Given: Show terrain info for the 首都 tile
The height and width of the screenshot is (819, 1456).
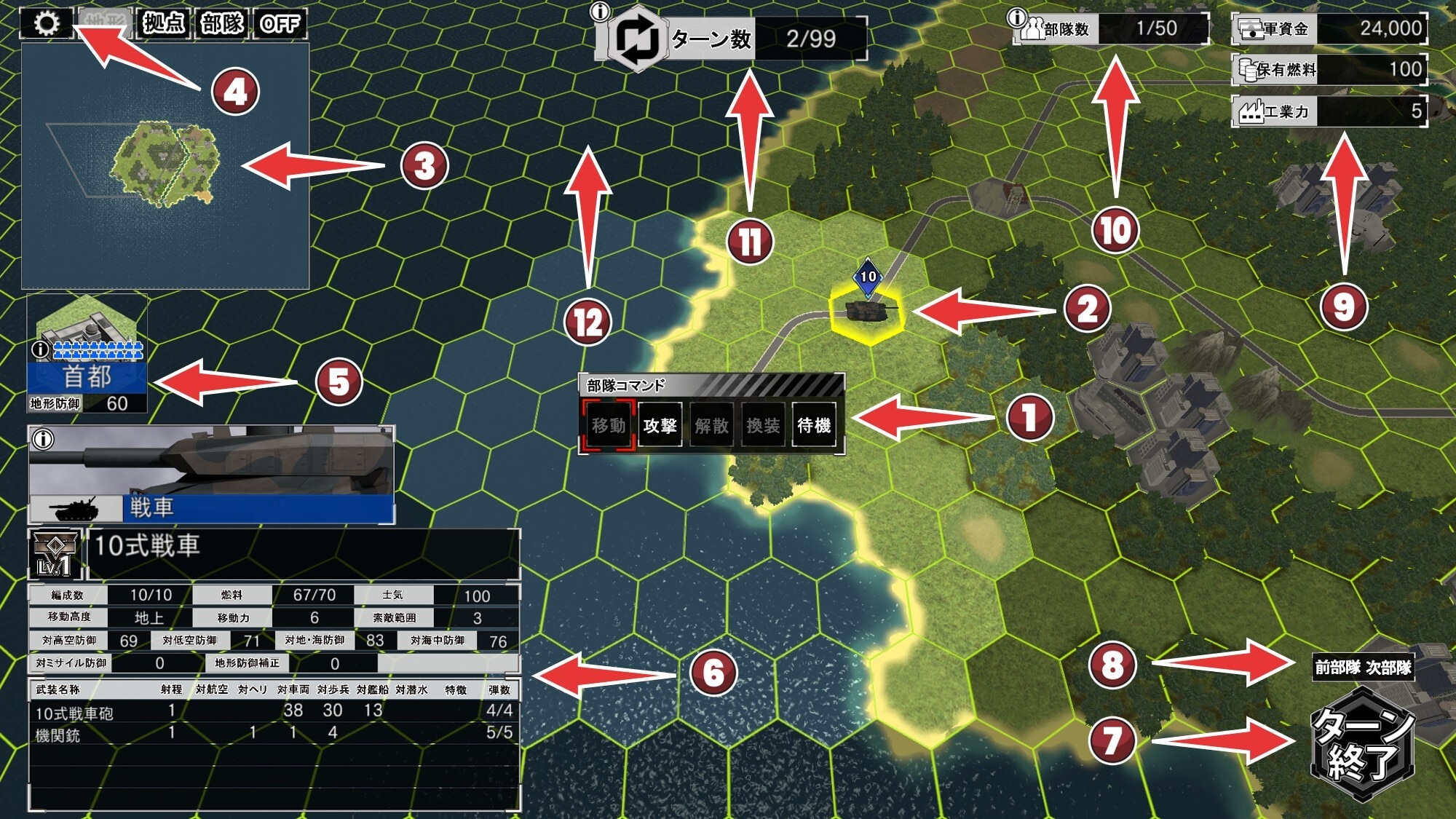Looking at the screenshot, I should [40, 350].
